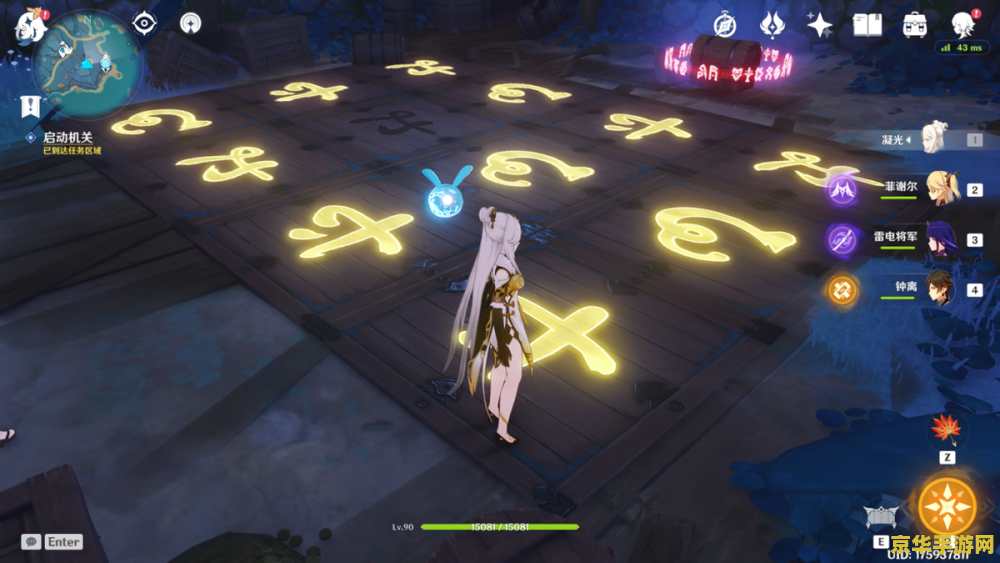Toggle the eye-shaped elemental sight icon
This screenshot has height=563, width=1000.
point(145,23)
